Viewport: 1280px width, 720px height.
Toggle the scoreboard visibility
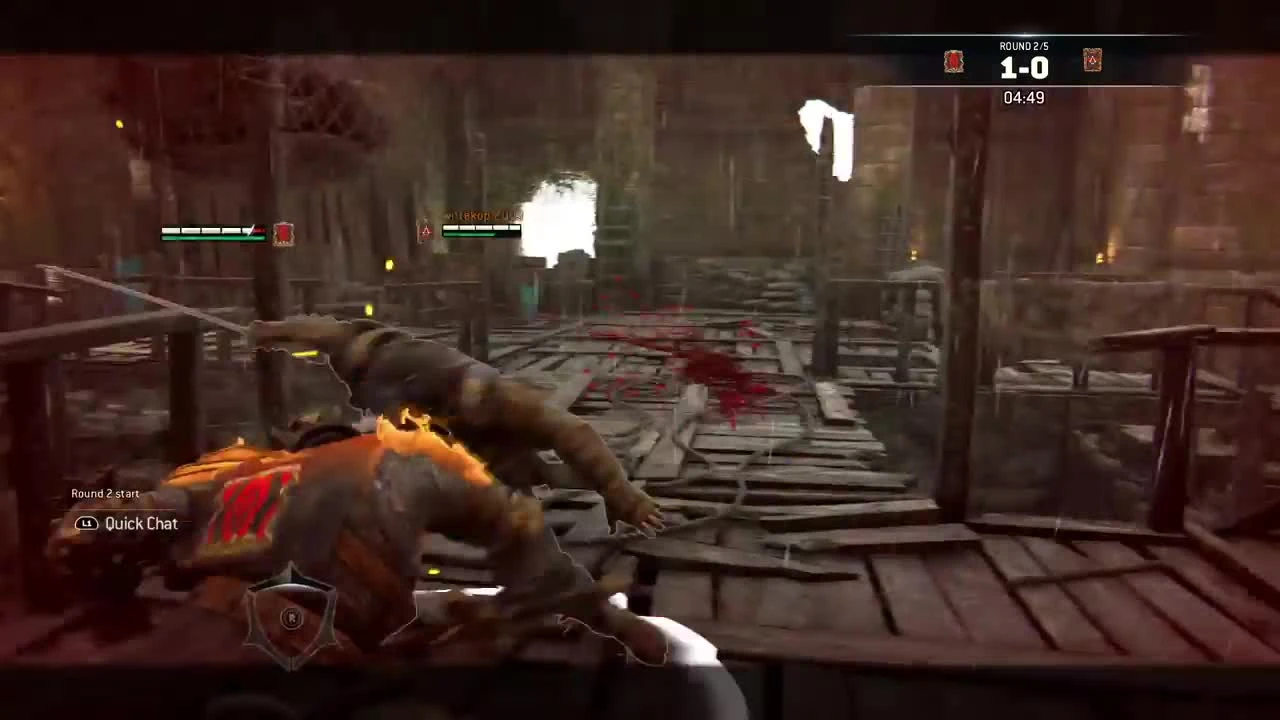1023,68
